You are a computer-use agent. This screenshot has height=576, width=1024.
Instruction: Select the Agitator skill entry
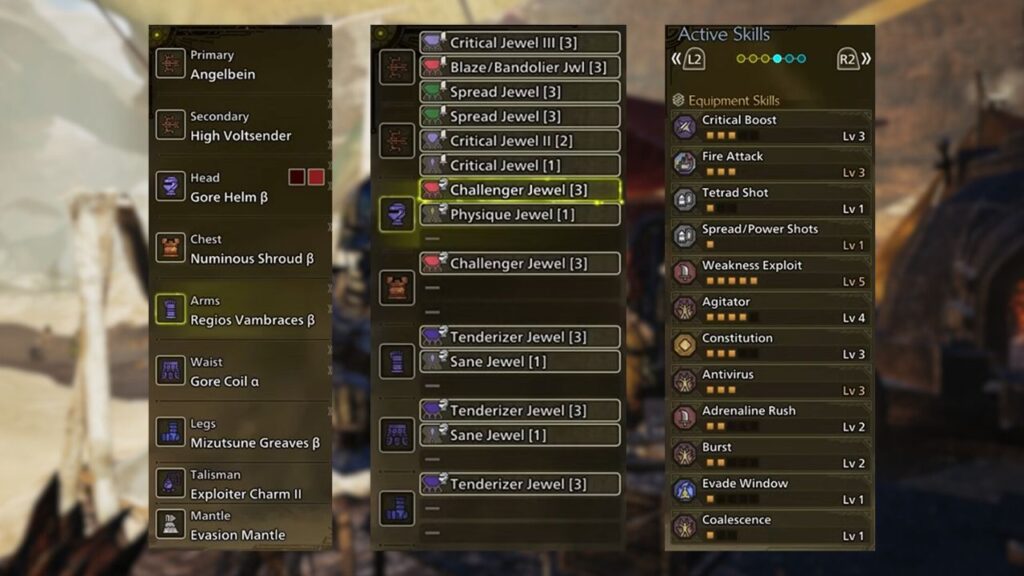769,309
